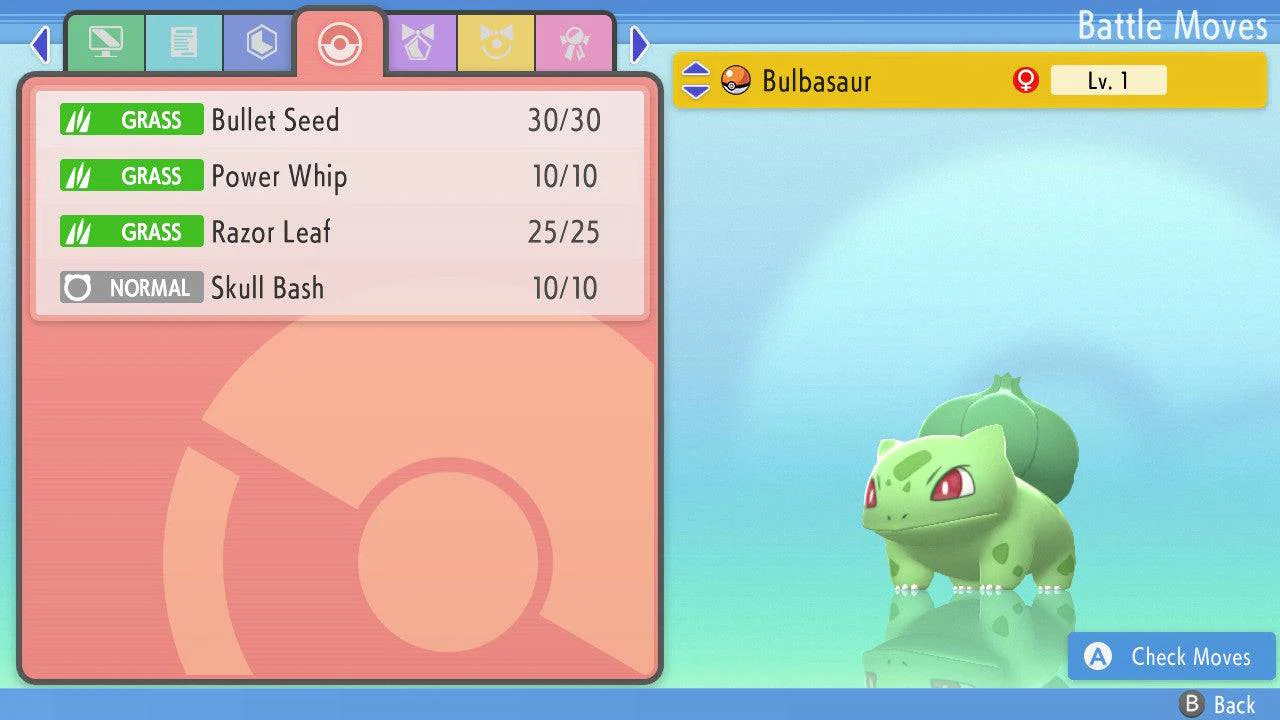The image size is (1280, 720).
Task: Open the purple contest moves tab
Action: pos(419,43)
